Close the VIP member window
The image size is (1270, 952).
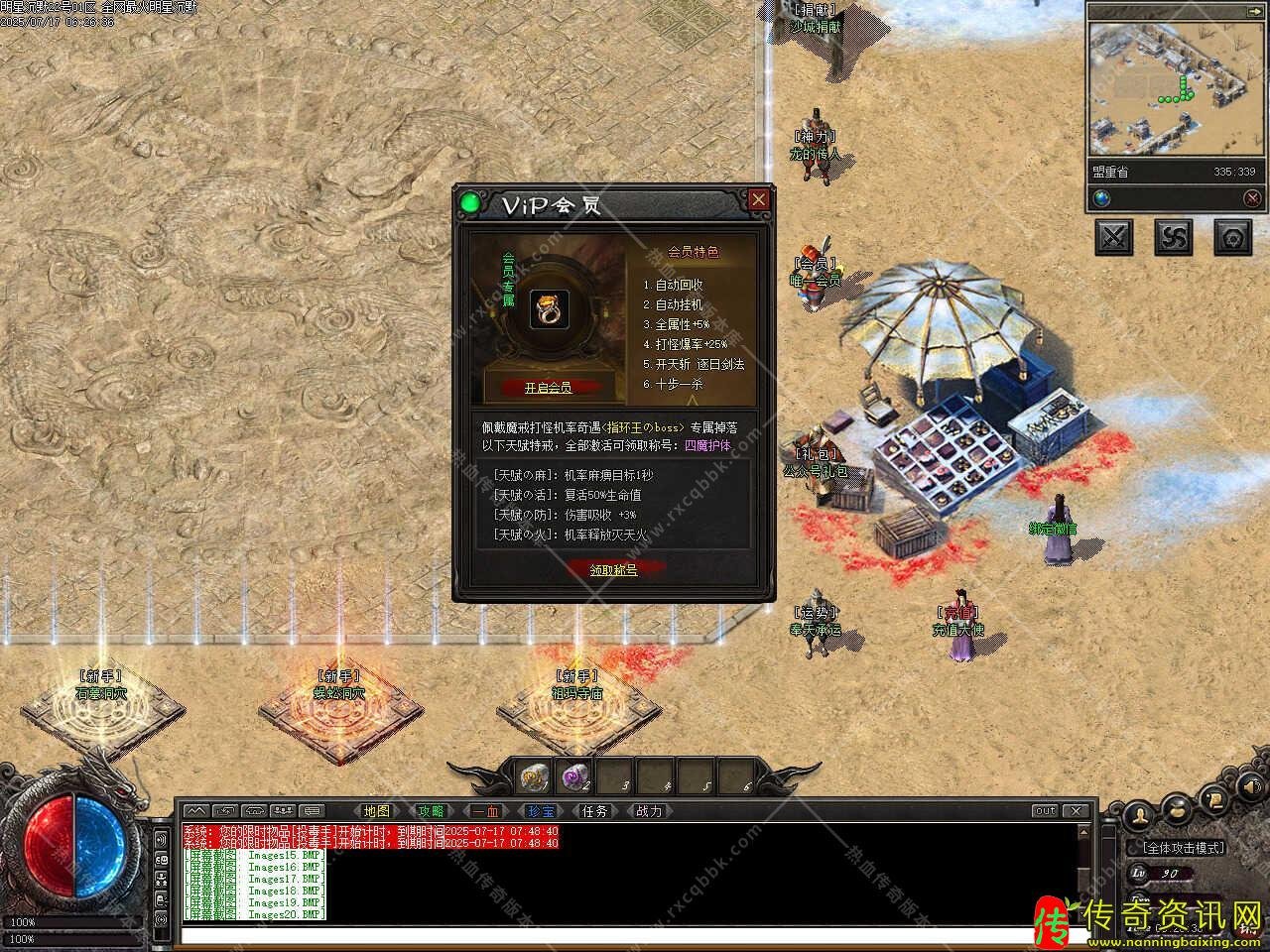click(x=759, y=200)
